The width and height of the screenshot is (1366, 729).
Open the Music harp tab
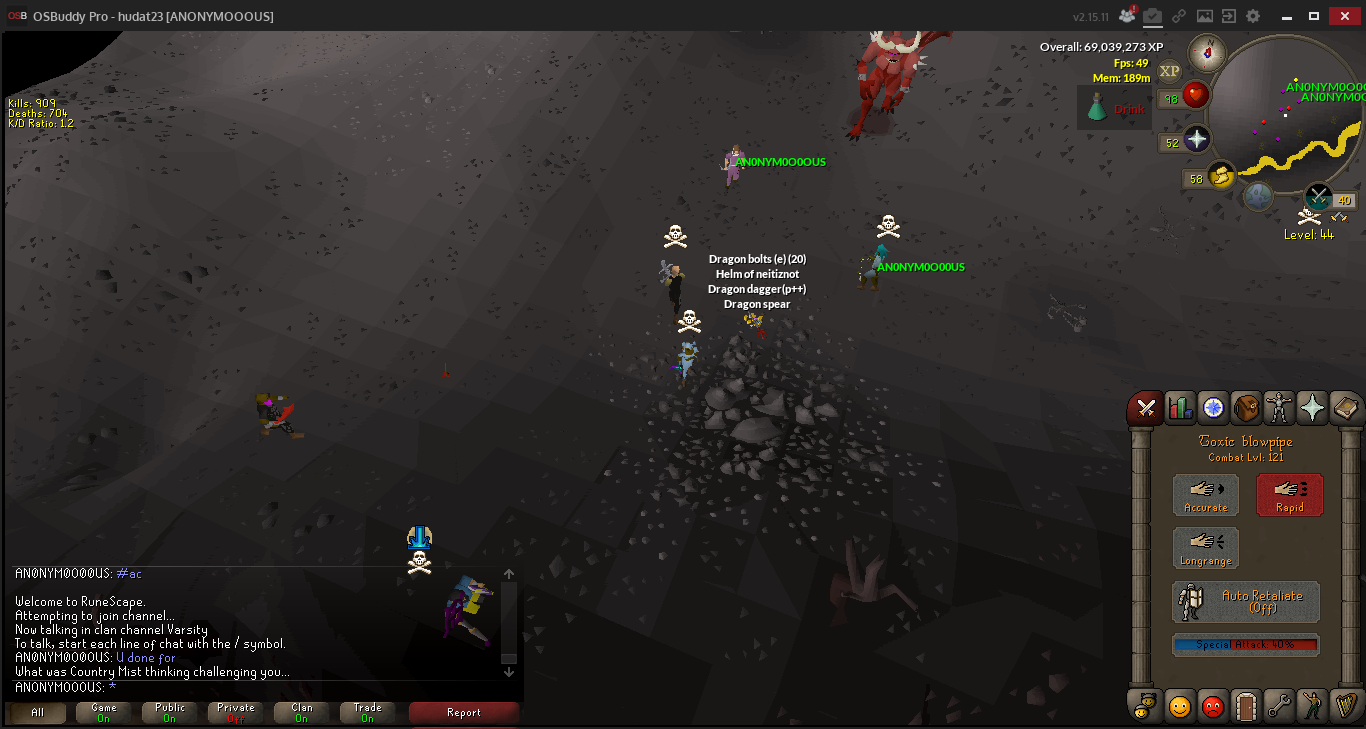coord(1344,706)
